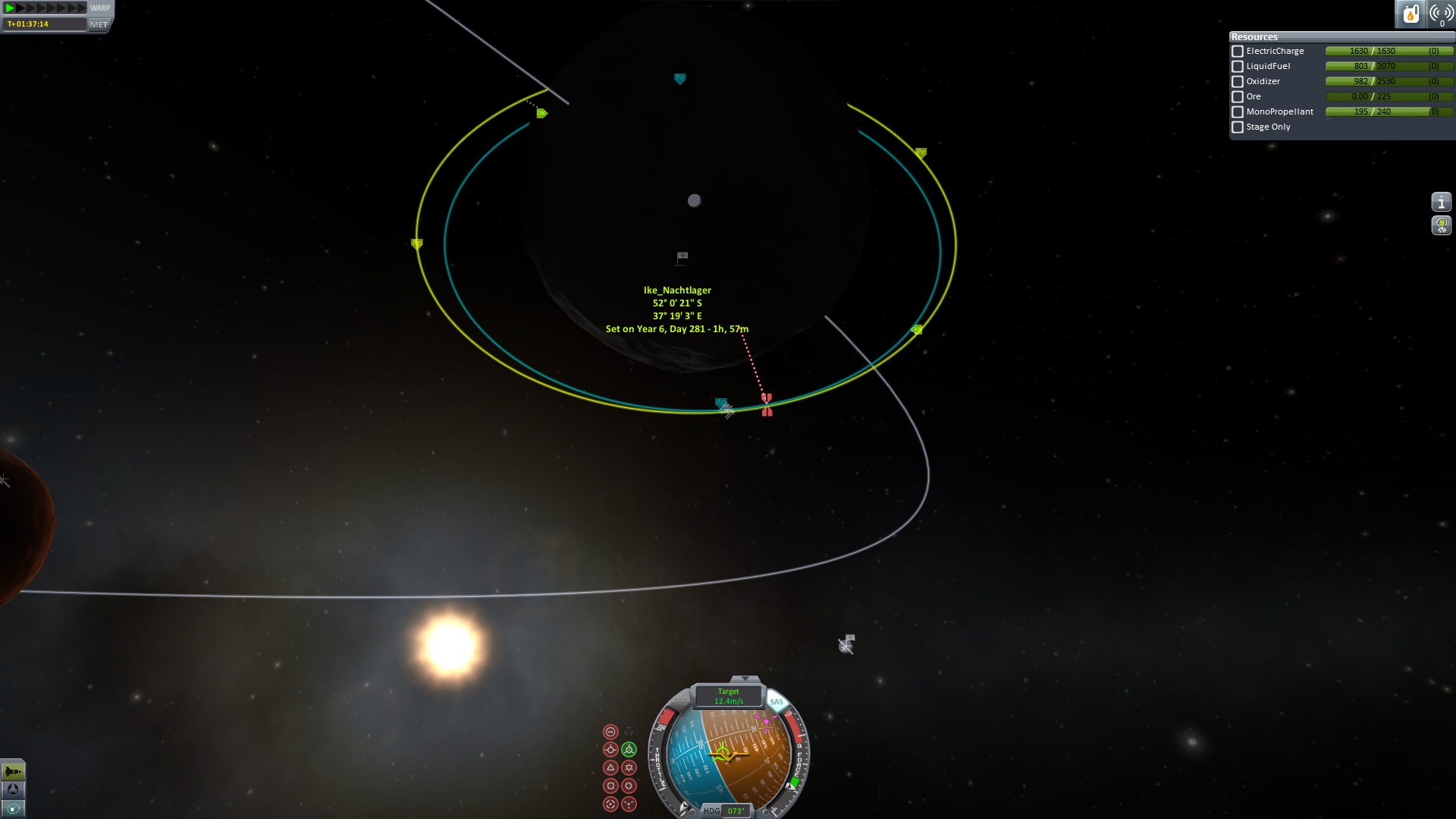Open the info button on right edge
The width and height of the screenshot is (1456, 819).
coord(1441,202)
